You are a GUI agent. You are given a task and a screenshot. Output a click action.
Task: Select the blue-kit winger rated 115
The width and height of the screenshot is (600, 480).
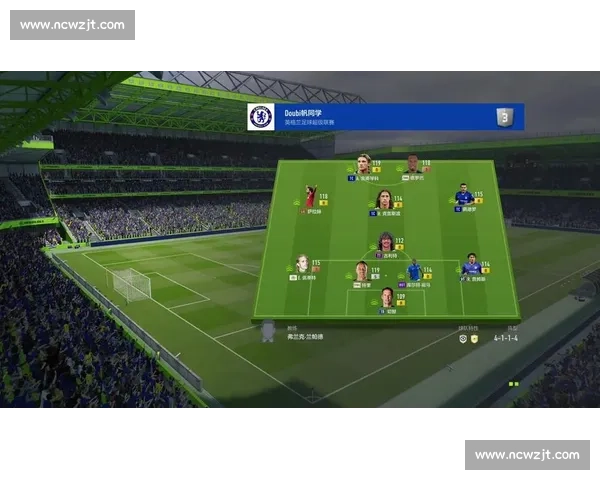464,197
